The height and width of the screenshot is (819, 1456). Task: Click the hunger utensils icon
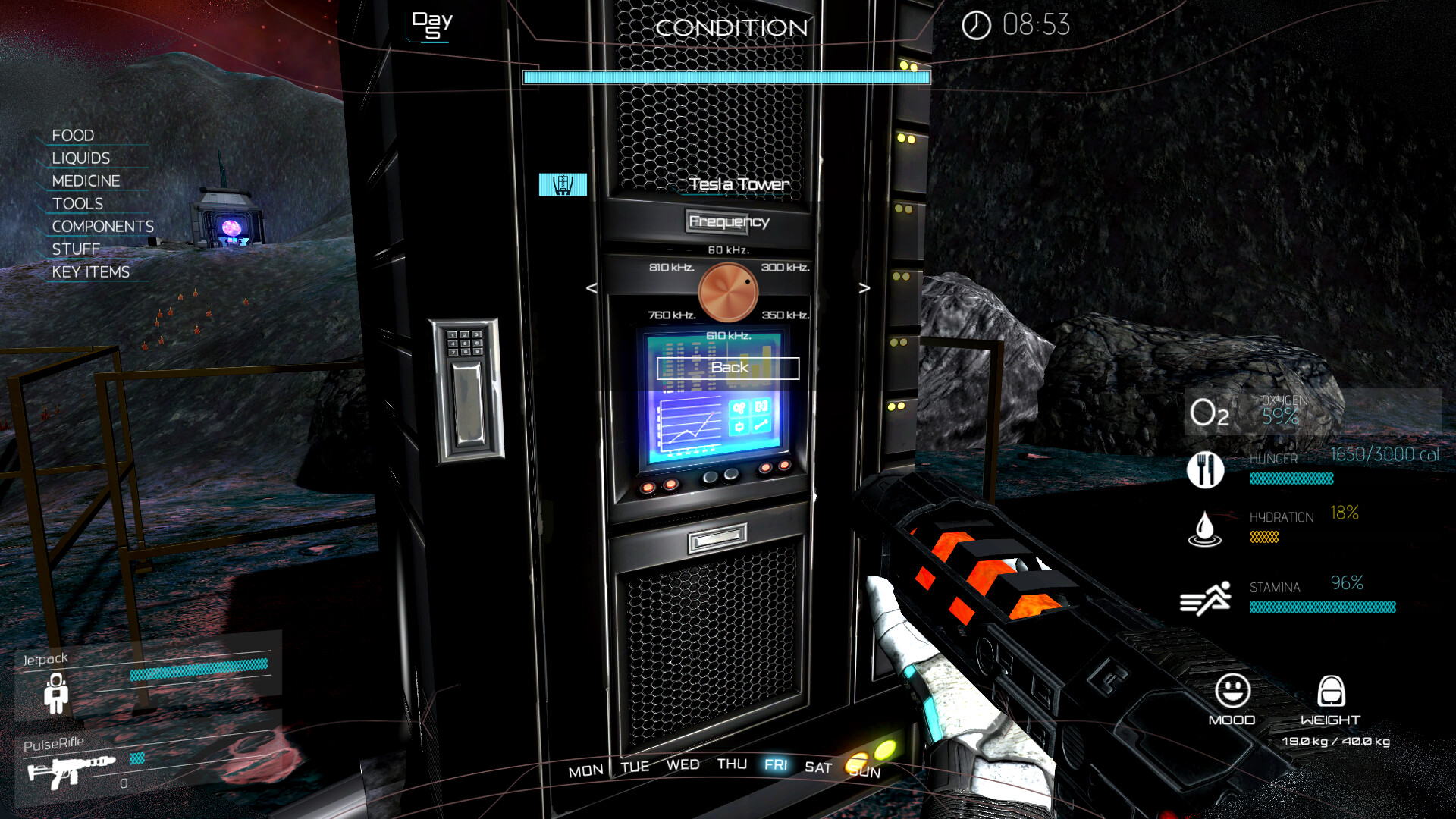click(x=1206, y=470)
